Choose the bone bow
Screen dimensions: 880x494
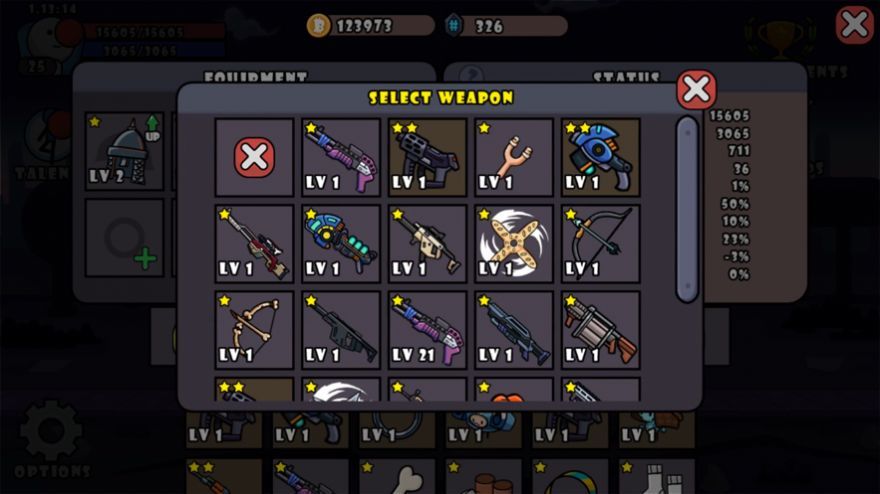[x=254, y=330]
